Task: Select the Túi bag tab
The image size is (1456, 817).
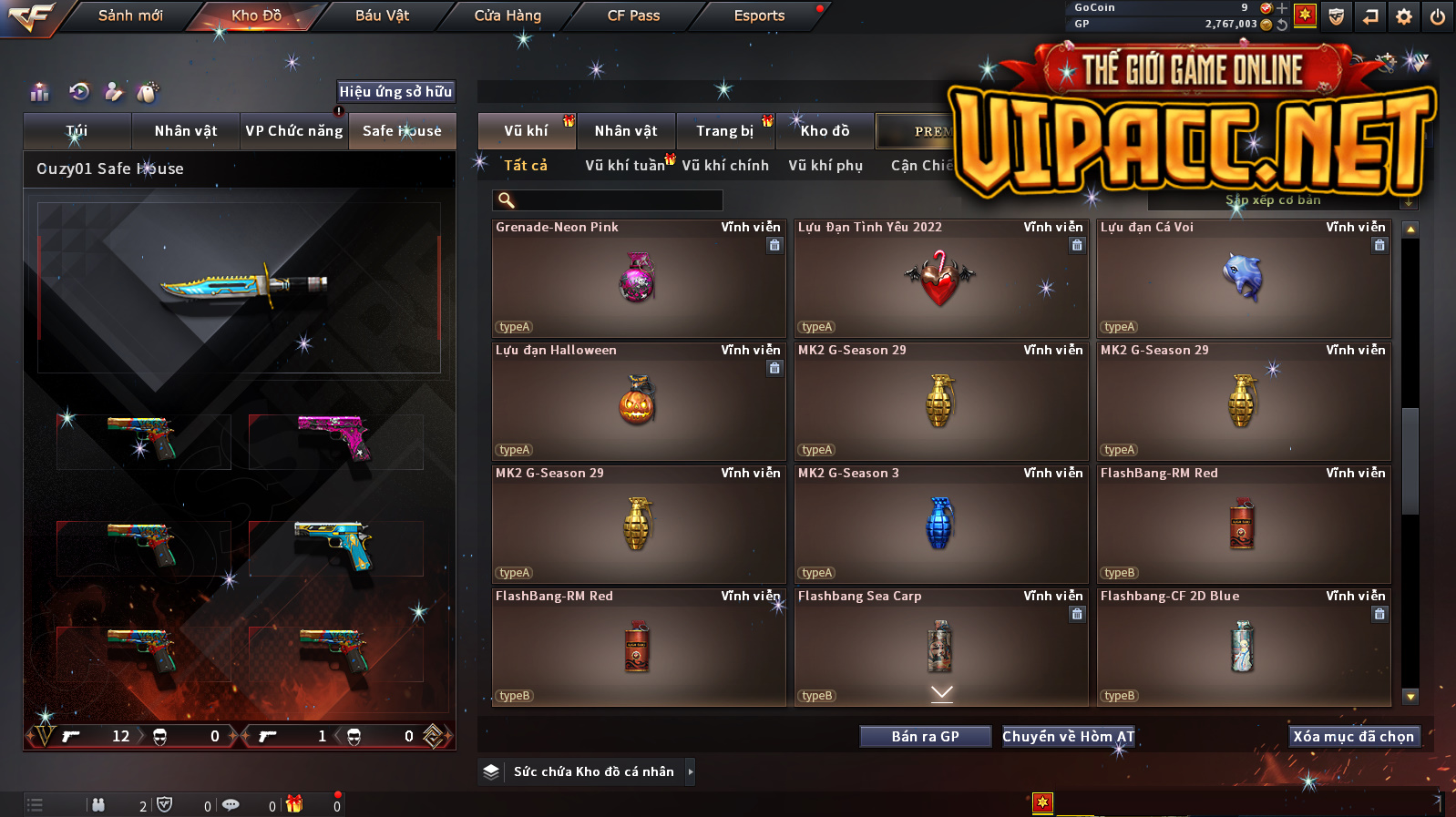Action: click(x=77, y=131)
